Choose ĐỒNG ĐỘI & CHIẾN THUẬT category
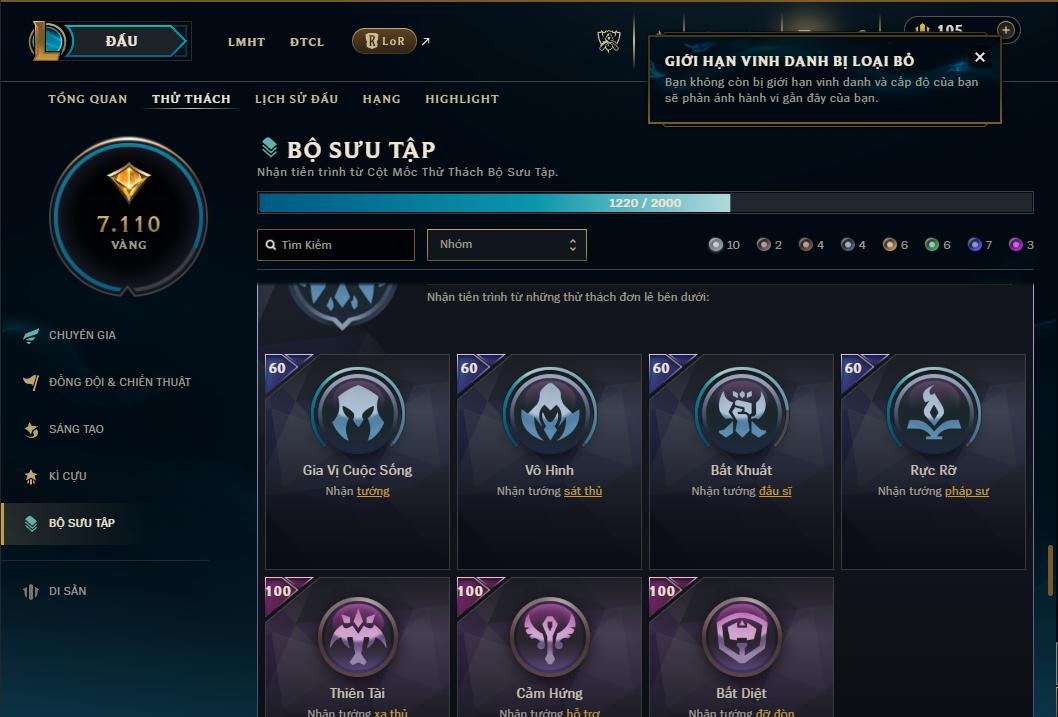Image resolution: width=1058 pixels, height=717 pixels. [119, 382]
